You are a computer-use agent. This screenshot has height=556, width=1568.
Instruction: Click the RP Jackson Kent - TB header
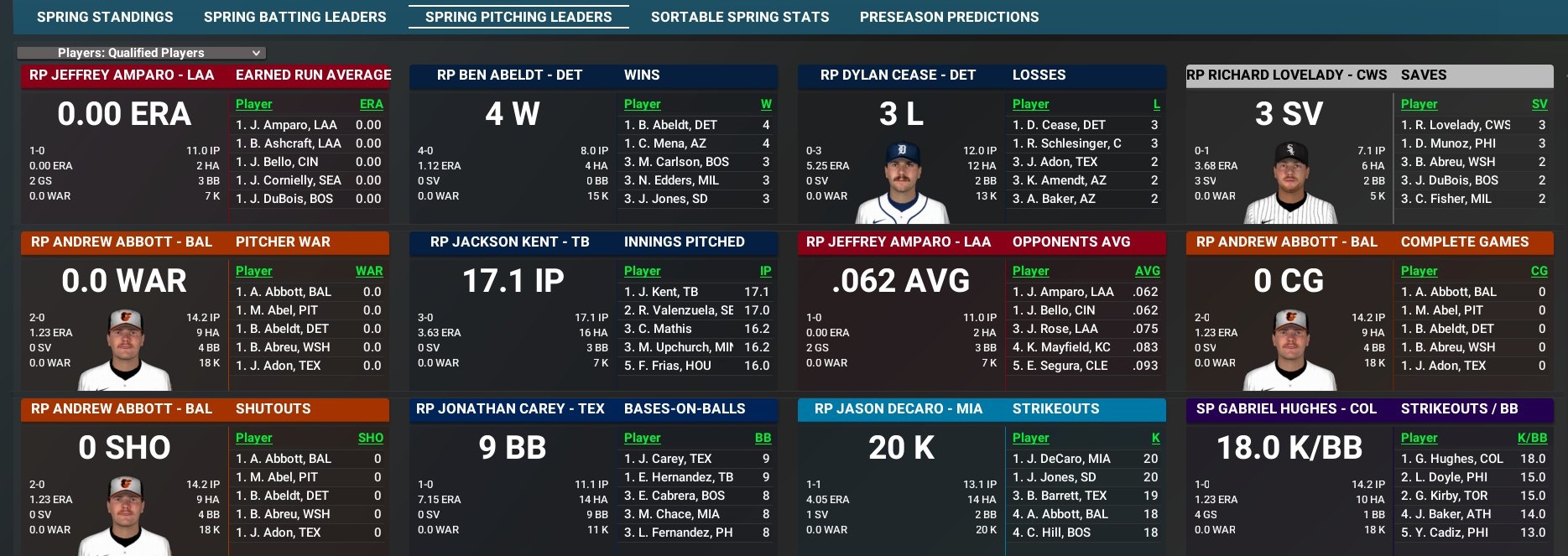point(509,242)
